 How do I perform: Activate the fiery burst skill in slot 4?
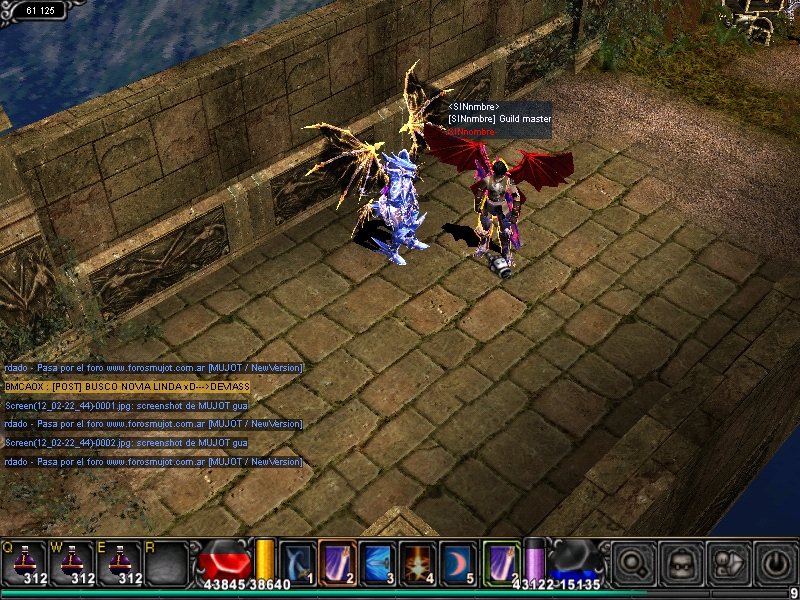(x=417, y=561)
